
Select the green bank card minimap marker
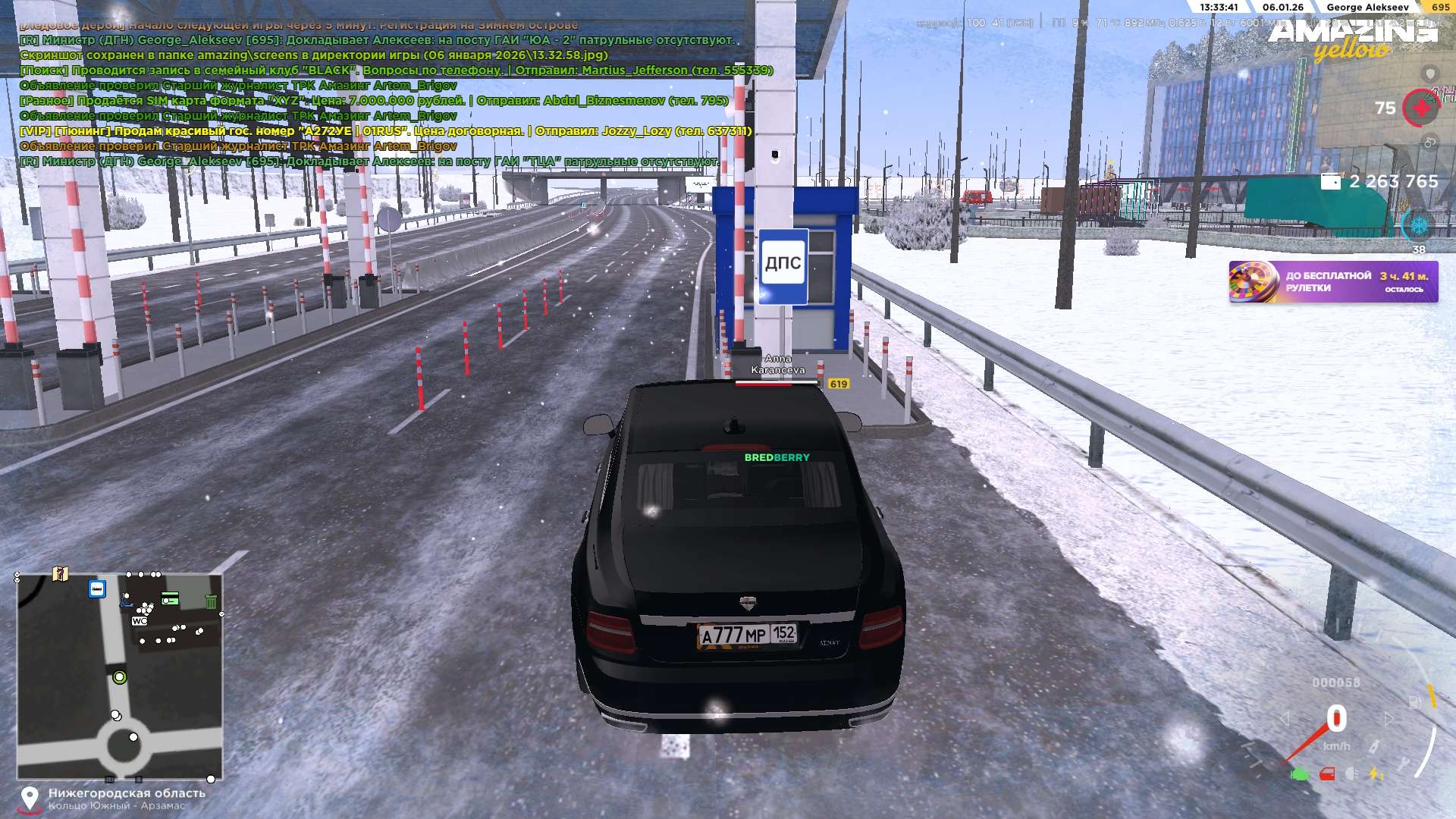(171, 598)
